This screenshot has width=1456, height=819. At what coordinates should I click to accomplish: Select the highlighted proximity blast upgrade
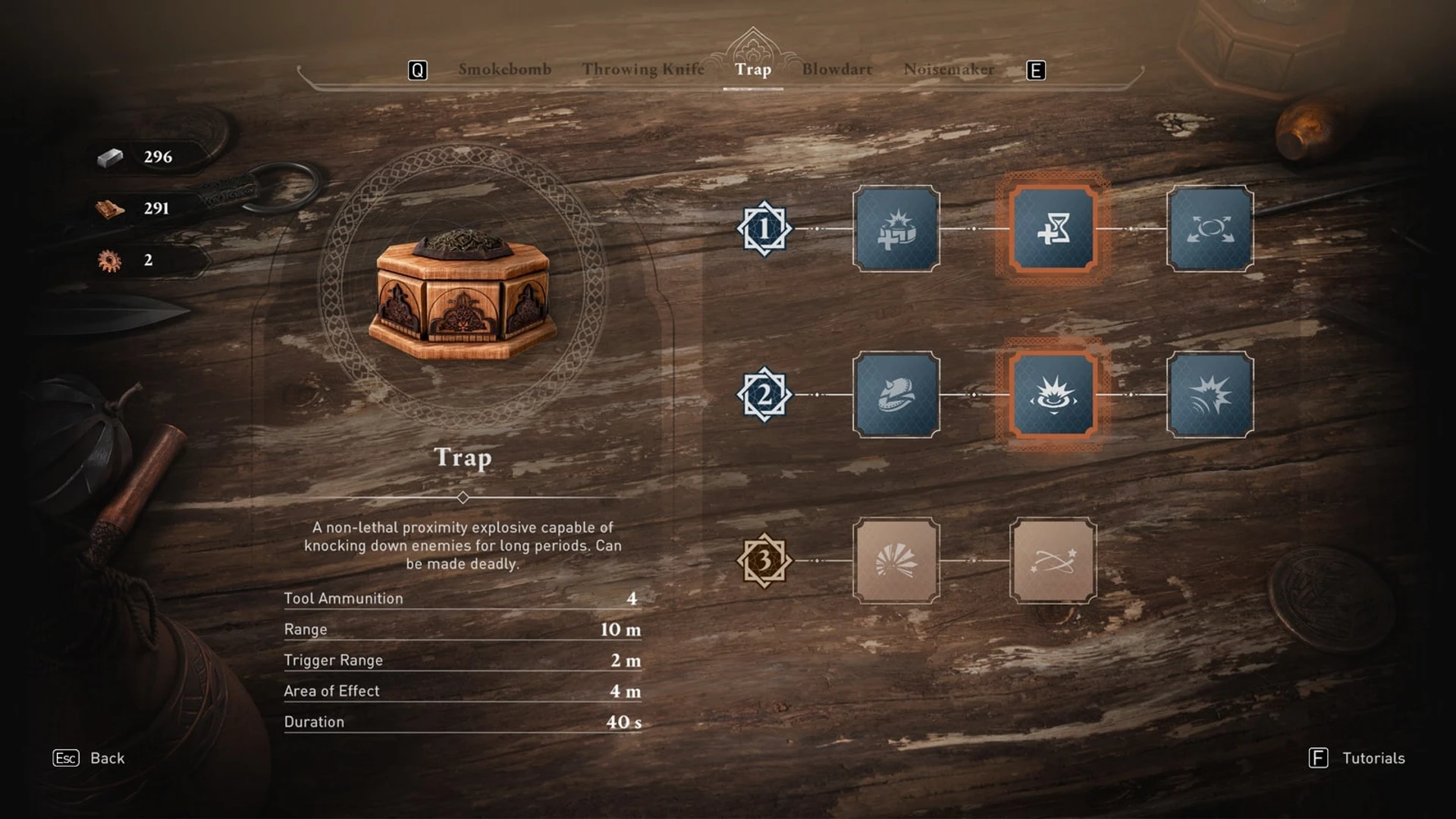pyautogui.click(x=1053, y=395)
